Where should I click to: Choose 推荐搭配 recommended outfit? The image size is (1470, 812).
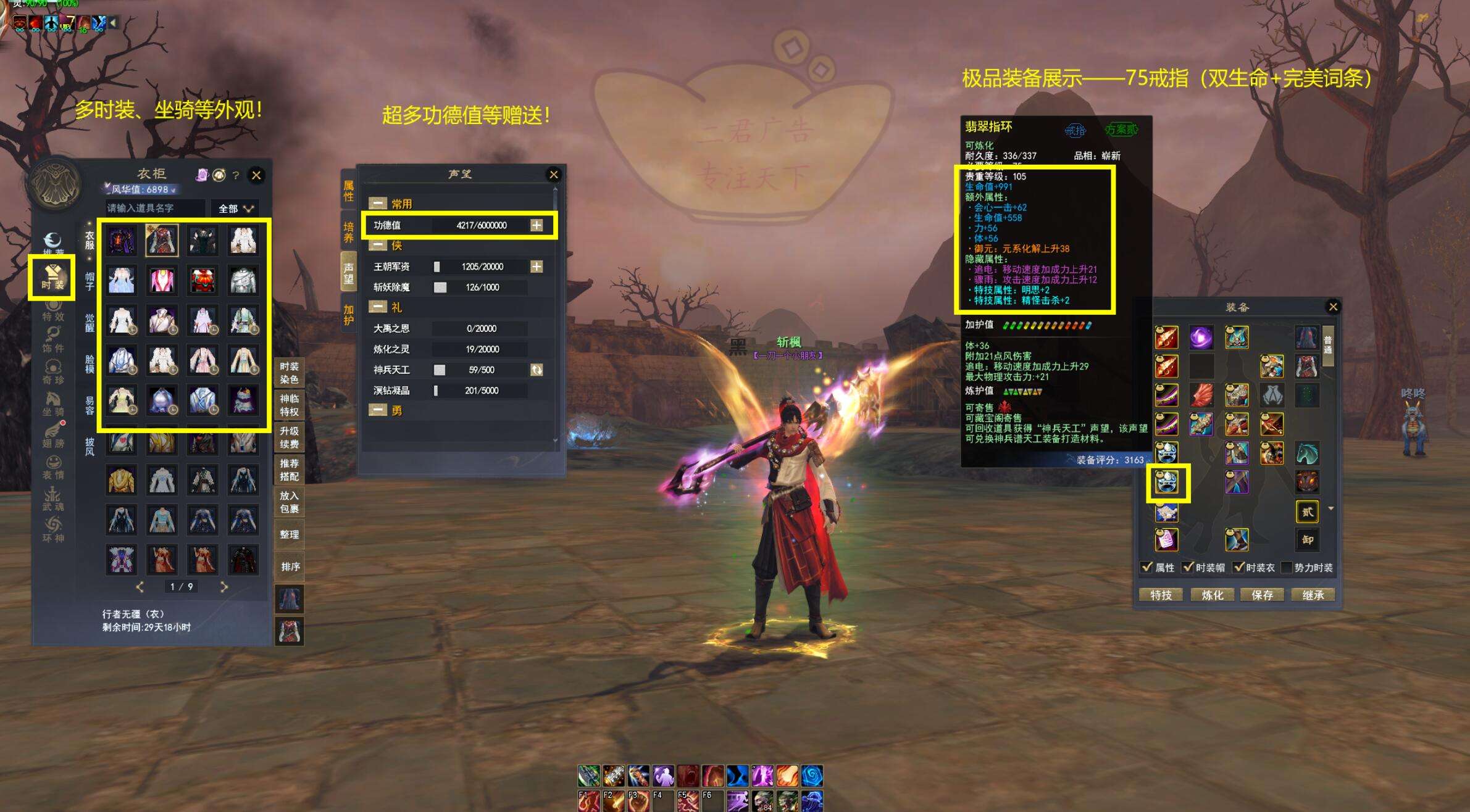[289, 470]
